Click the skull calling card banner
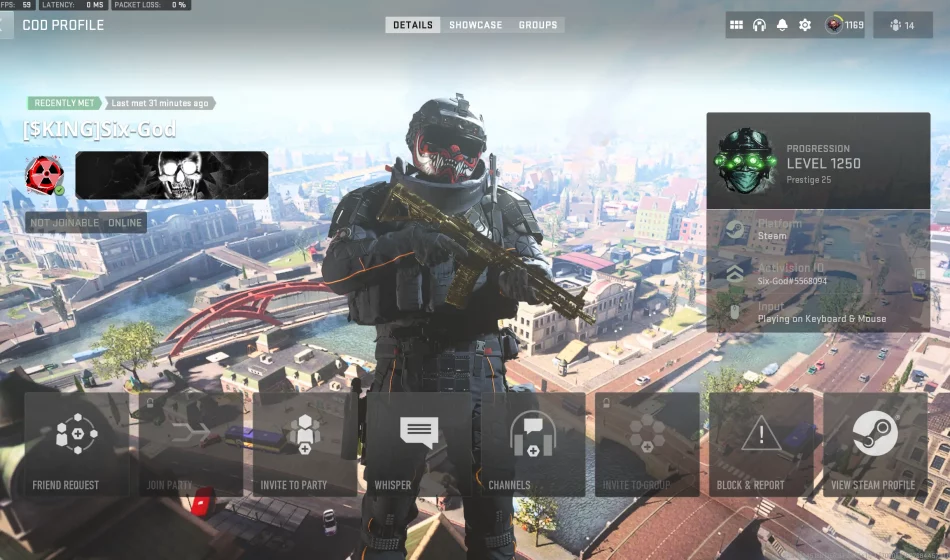This screenshot has width=950, height=560. pyautogui.click(x=172, y=175)
